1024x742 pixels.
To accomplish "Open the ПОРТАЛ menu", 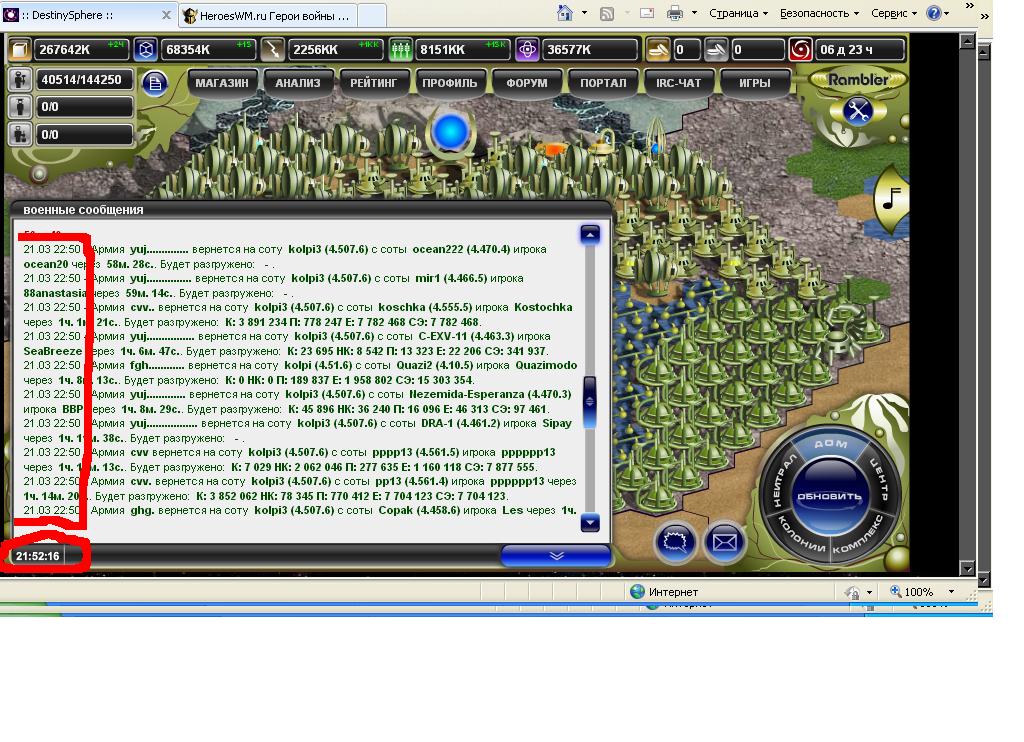I will pos(603,83).
